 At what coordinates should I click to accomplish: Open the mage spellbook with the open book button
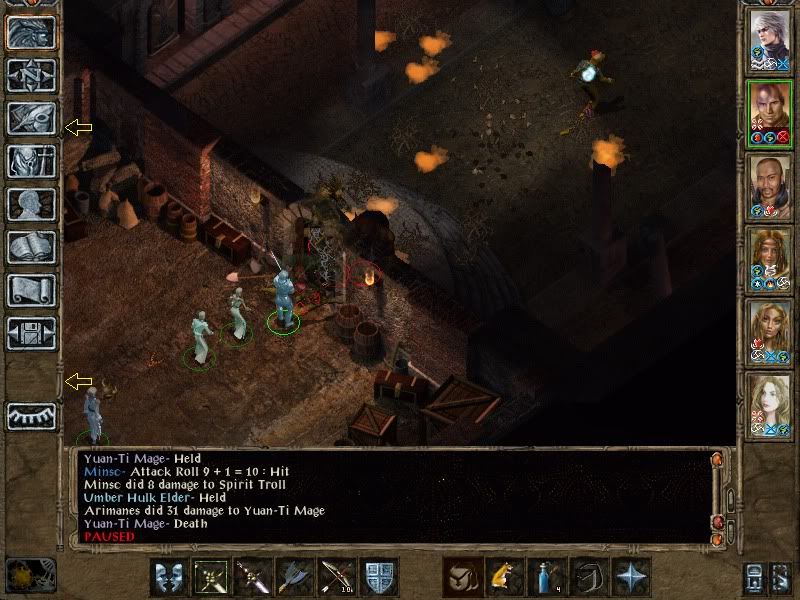click(30, 247)
